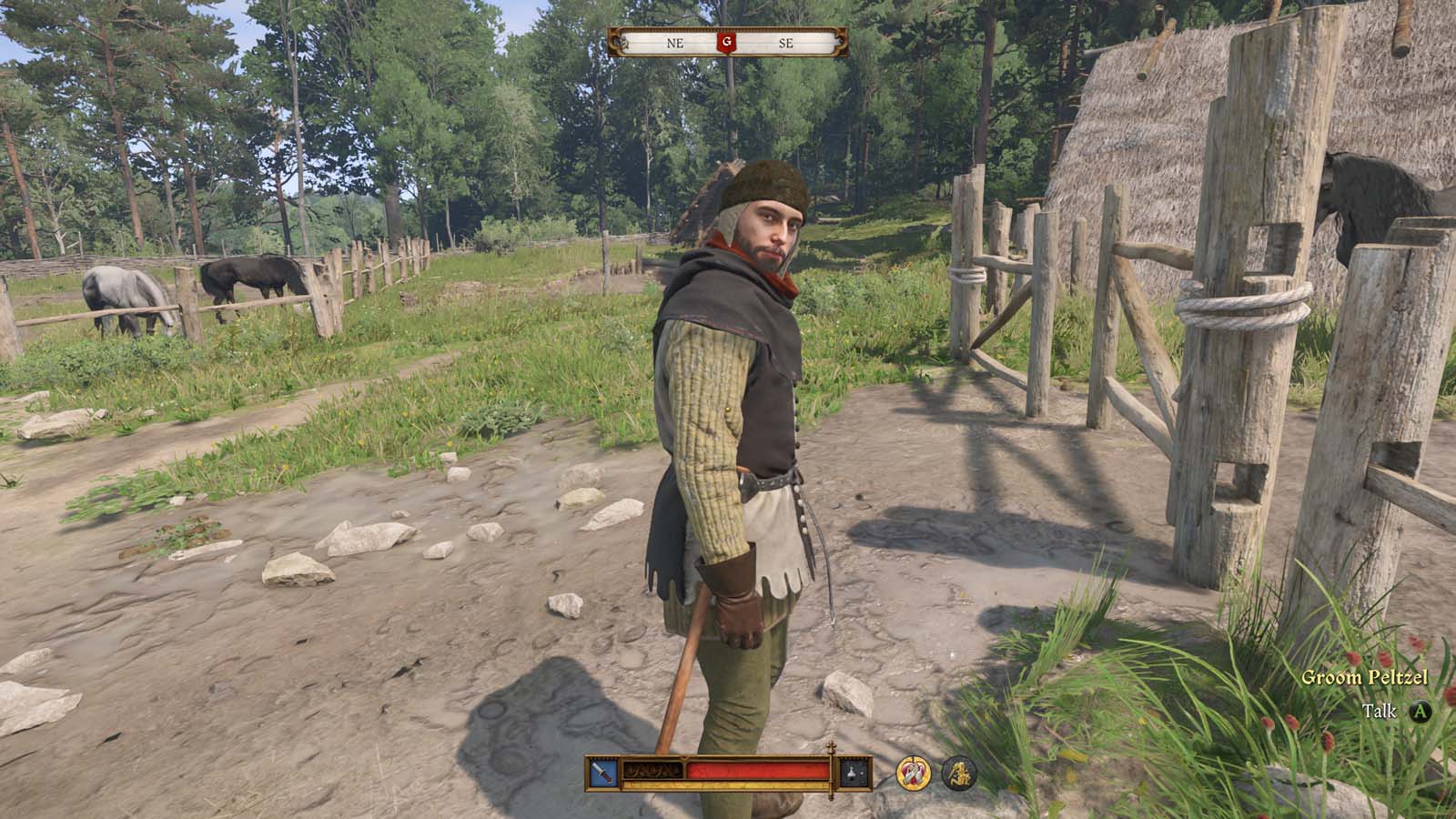The height and width of the screenshot is (819, 1456).
Task: Click the golden crossed-hands emblem in the buff circle
Action: (x=913, y=774)
